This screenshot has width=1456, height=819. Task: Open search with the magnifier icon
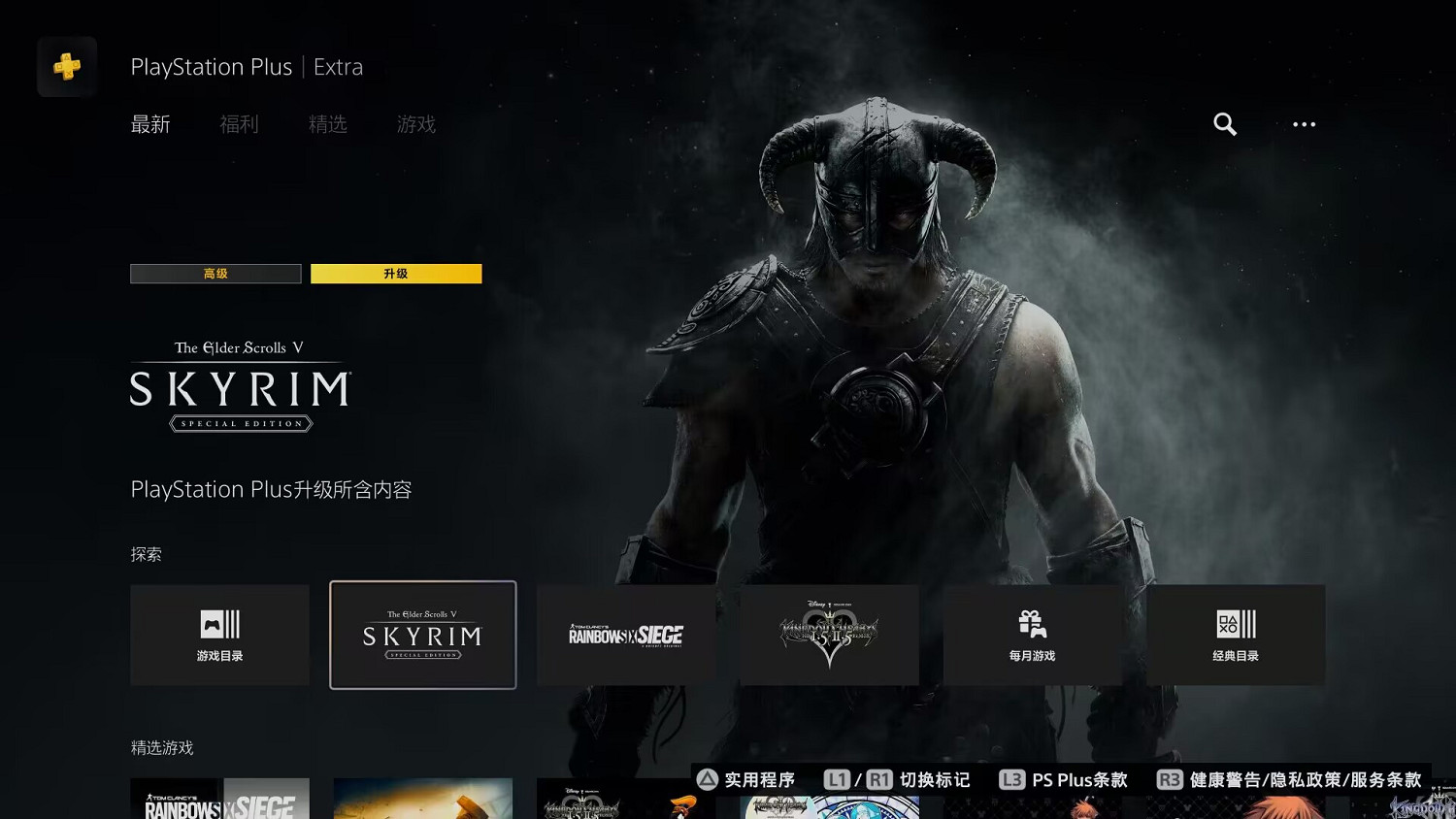[x=1224, y=124]
